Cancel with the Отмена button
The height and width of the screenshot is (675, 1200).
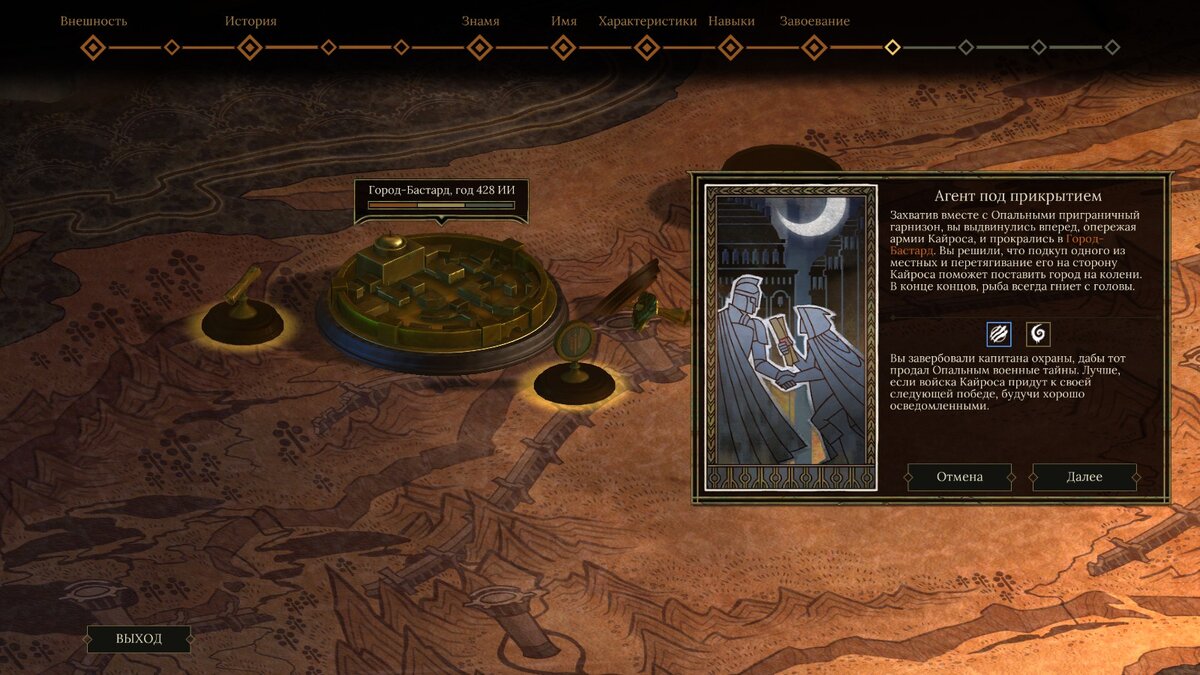point(959,477)
